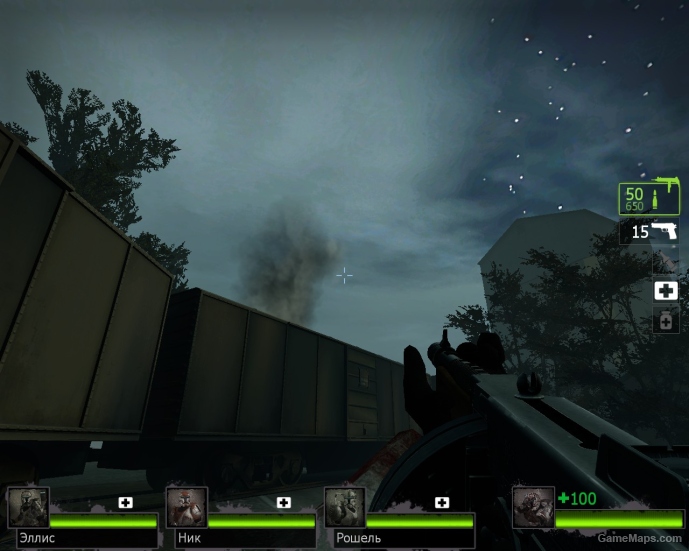Select the first aid kit slot
The image size is (689, 551).
(665, 291)
